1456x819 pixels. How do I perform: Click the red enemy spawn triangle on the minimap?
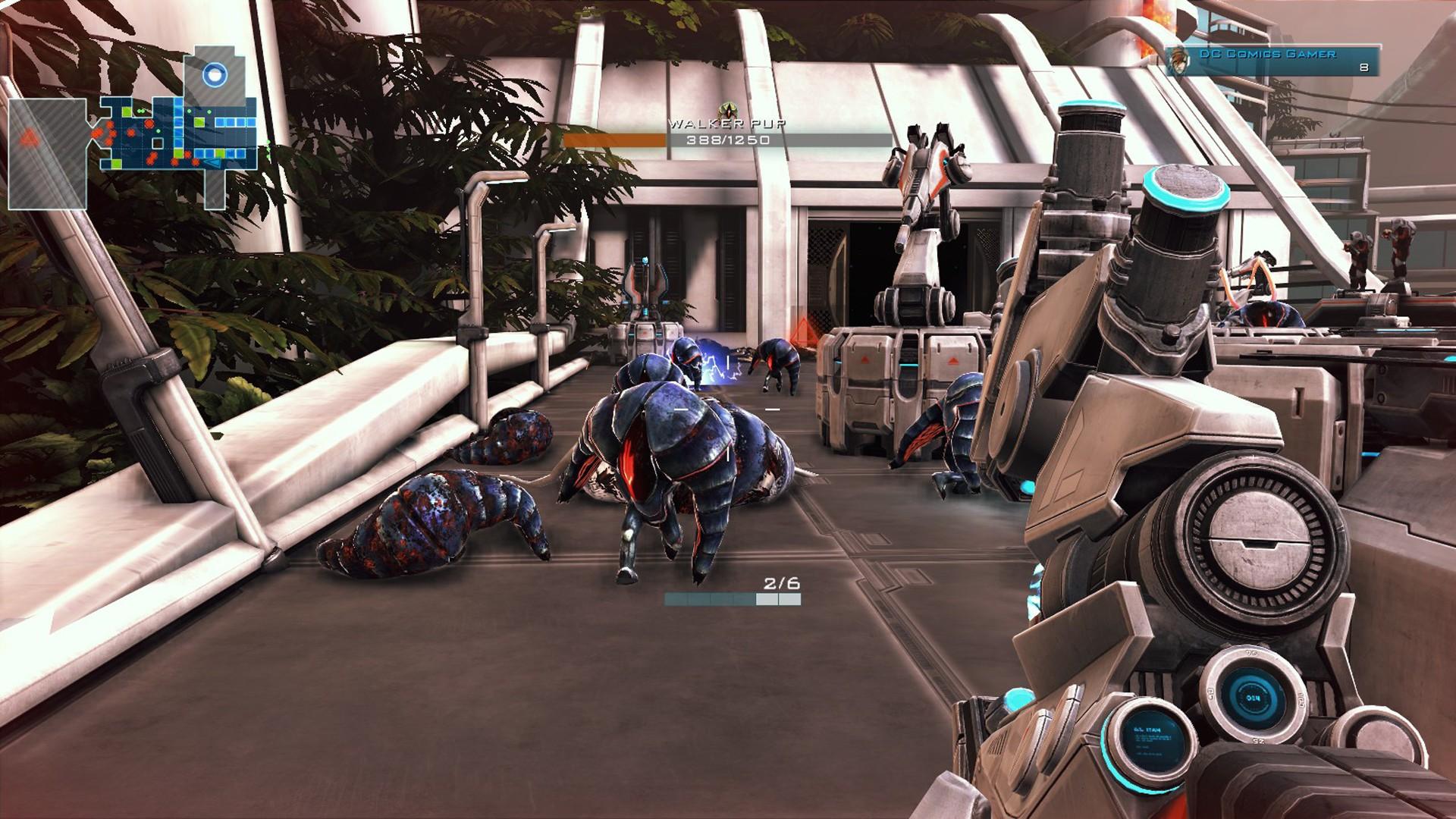click(30, 139)
